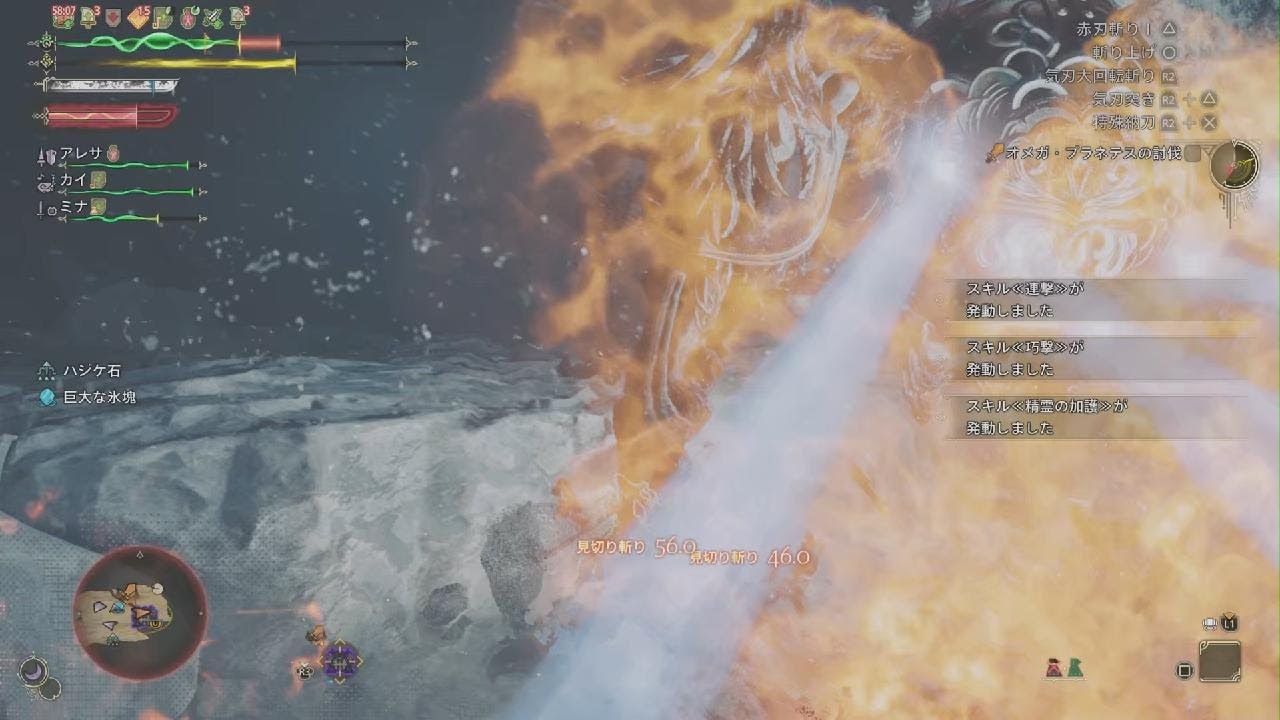Select the 特殊納刀 move entry
1280x720 pixels.
pos(1125,122)
